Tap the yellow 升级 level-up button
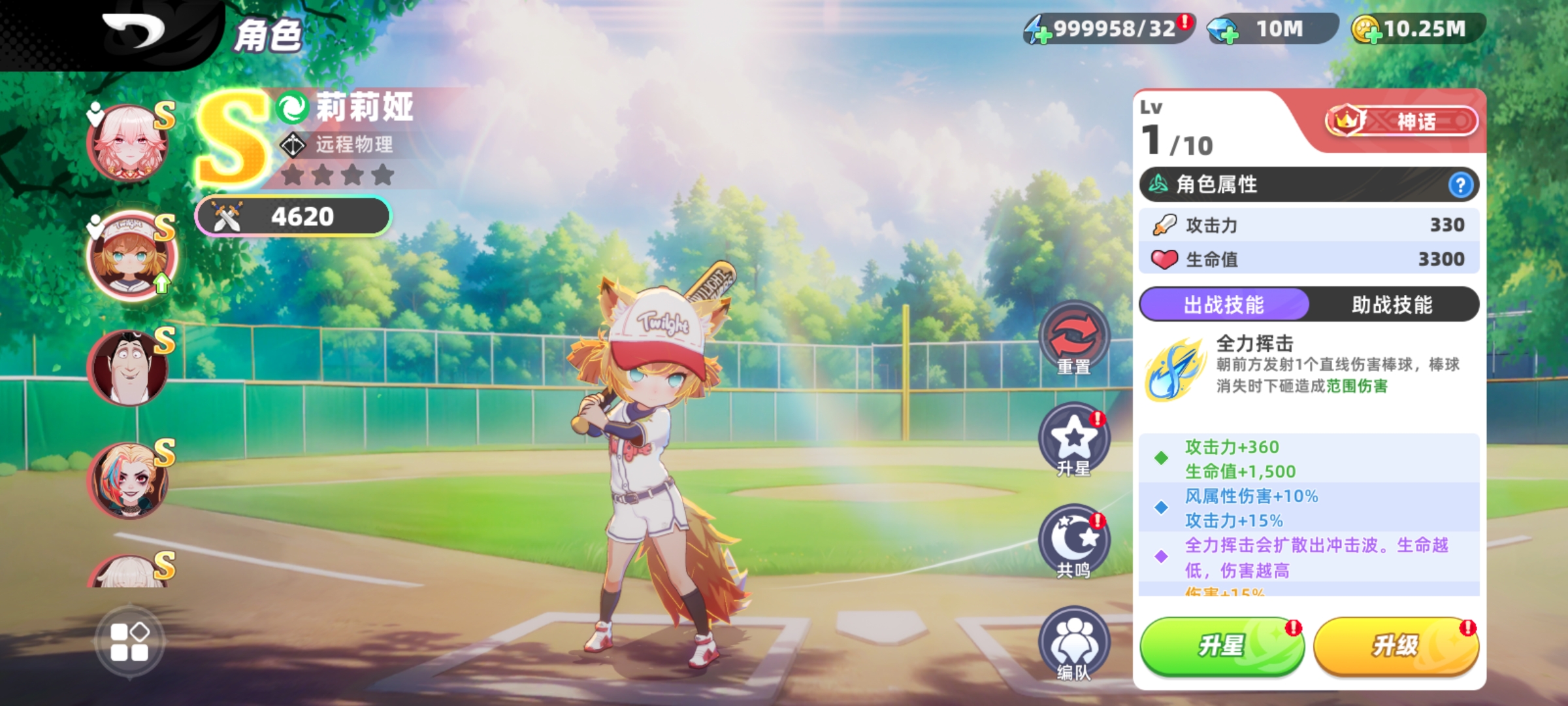This screenshot has width=1568, height=706. pyautogui.click(x=1396, y=646)
